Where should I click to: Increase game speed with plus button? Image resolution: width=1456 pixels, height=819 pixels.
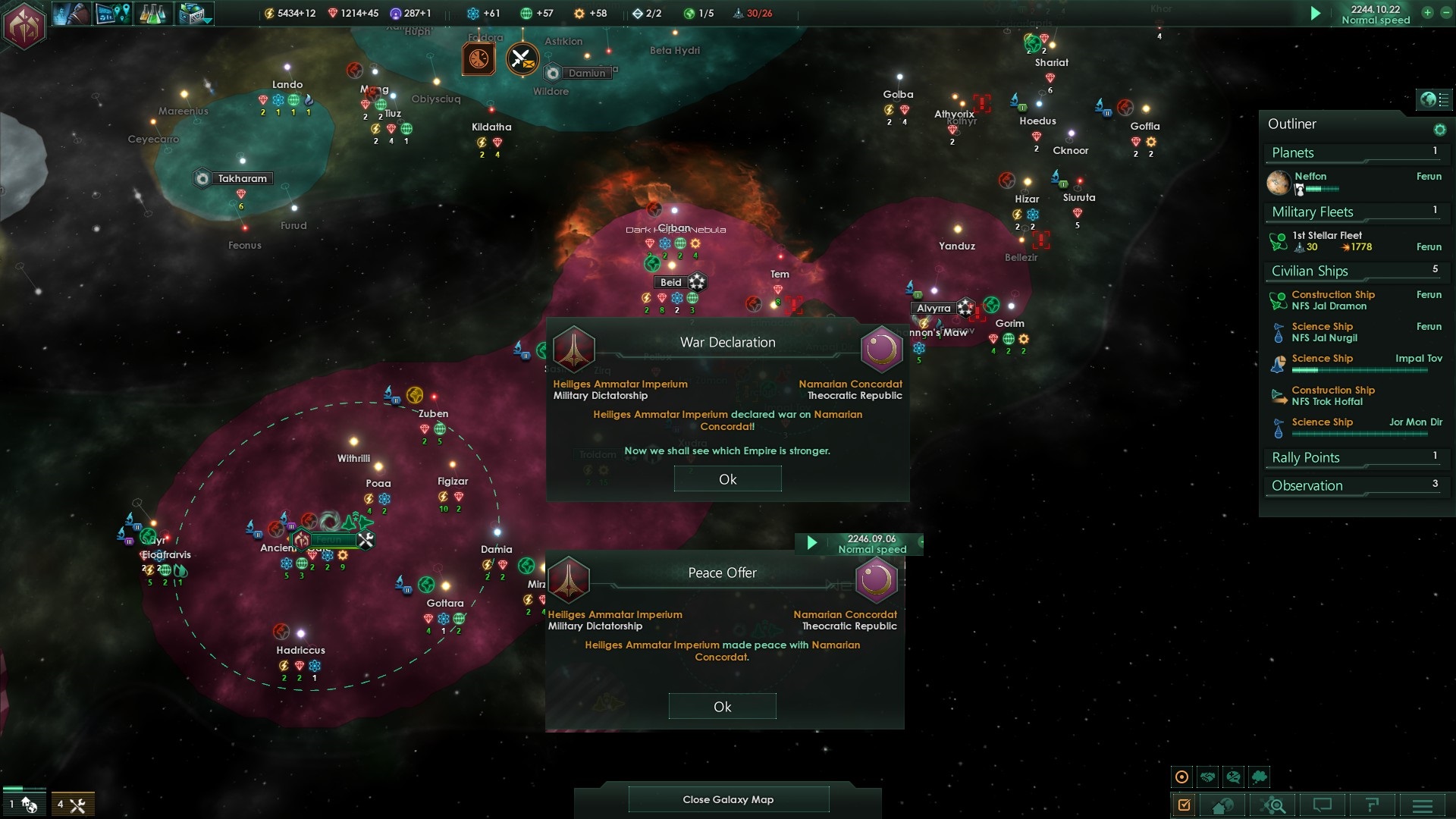point(1427,13)
